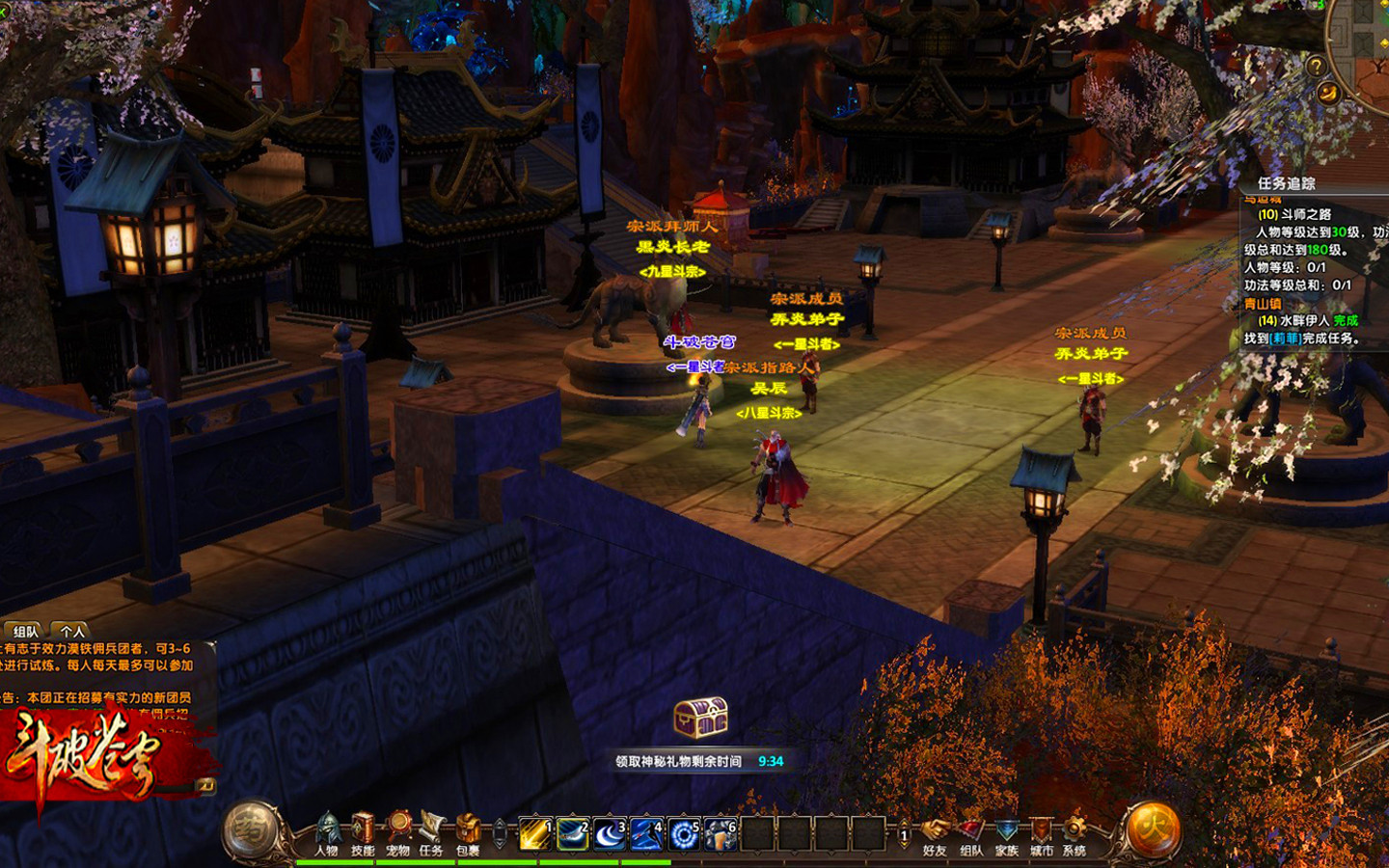Screen dimensions: 1389x868
Task: Use the skill in hotbar slot 2
Action: tap(573, 833)
